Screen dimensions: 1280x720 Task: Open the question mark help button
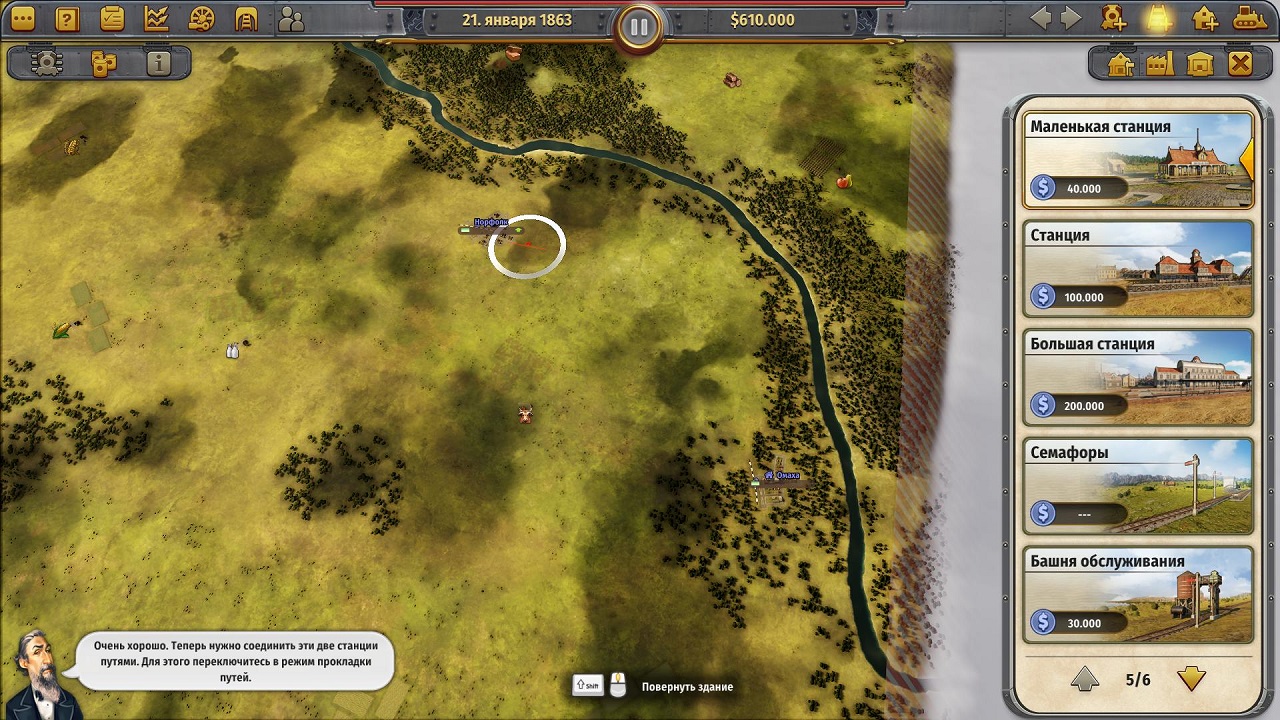[67, 18]
